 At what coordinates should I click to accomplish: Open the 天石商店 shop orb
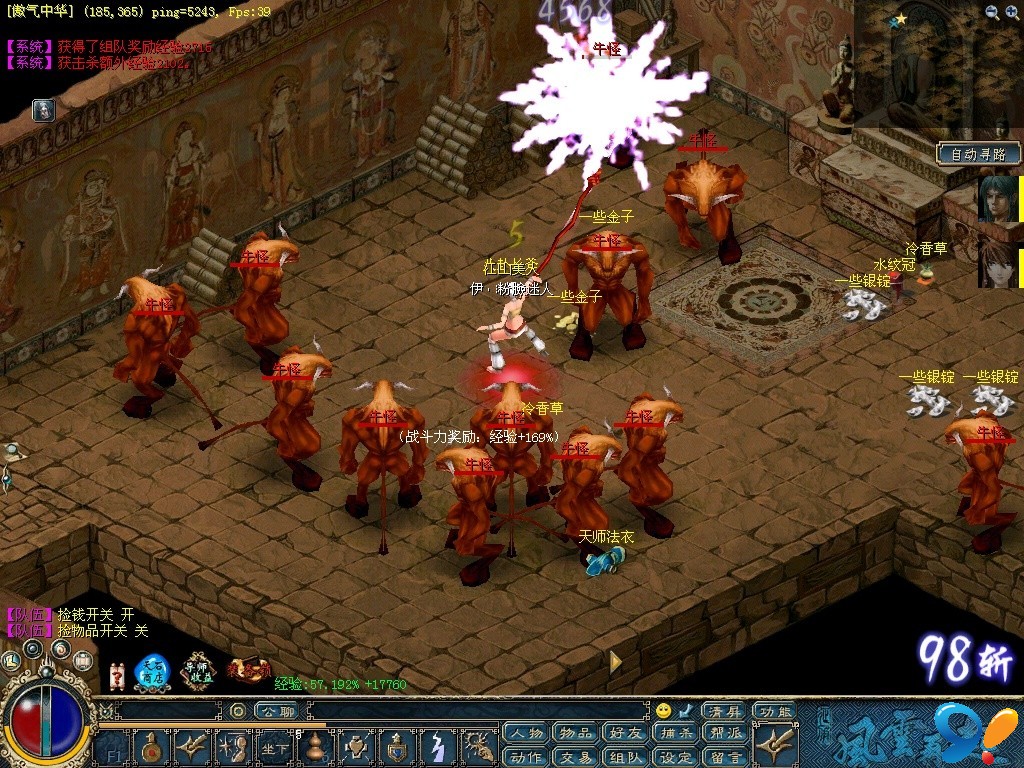pos(154,673)
